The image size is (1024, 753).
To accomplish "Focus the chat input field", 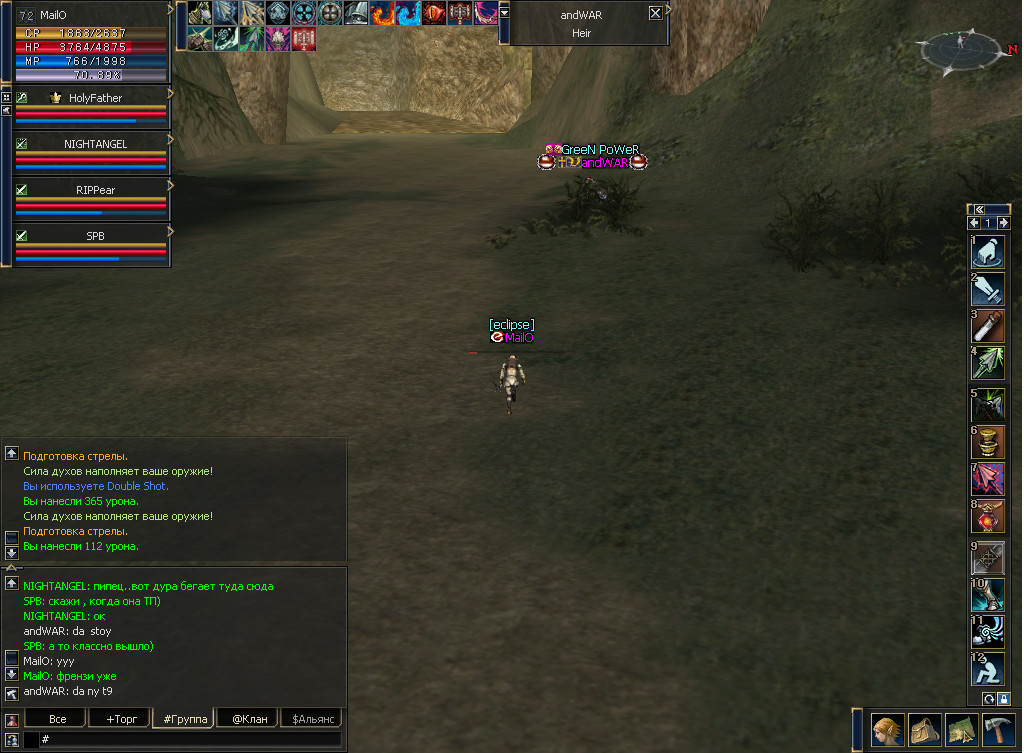I will [190, 739].
